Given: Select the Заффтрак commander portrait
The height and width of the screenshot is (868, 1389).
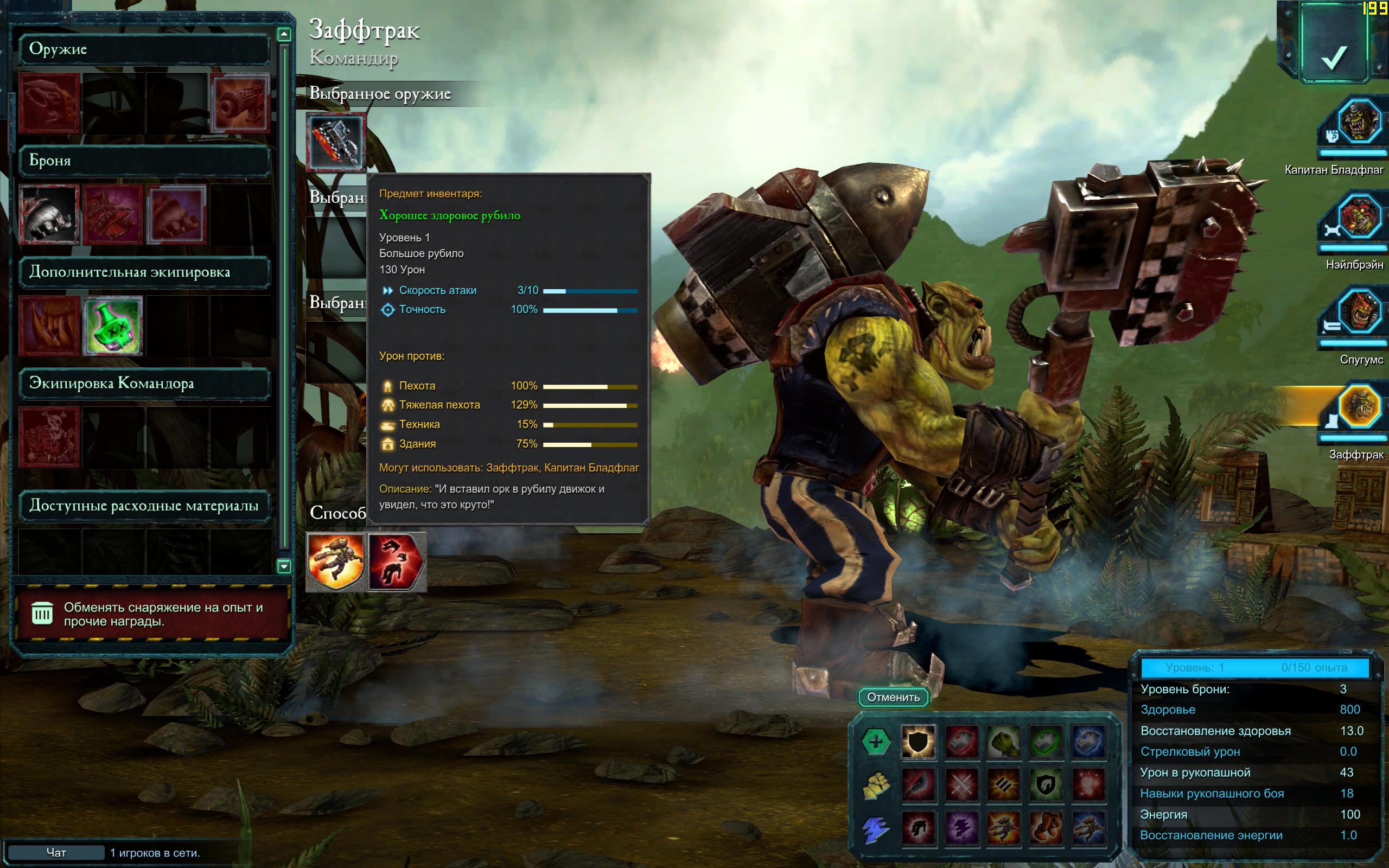Looking at the screenshot, I should coord(1359,407).
